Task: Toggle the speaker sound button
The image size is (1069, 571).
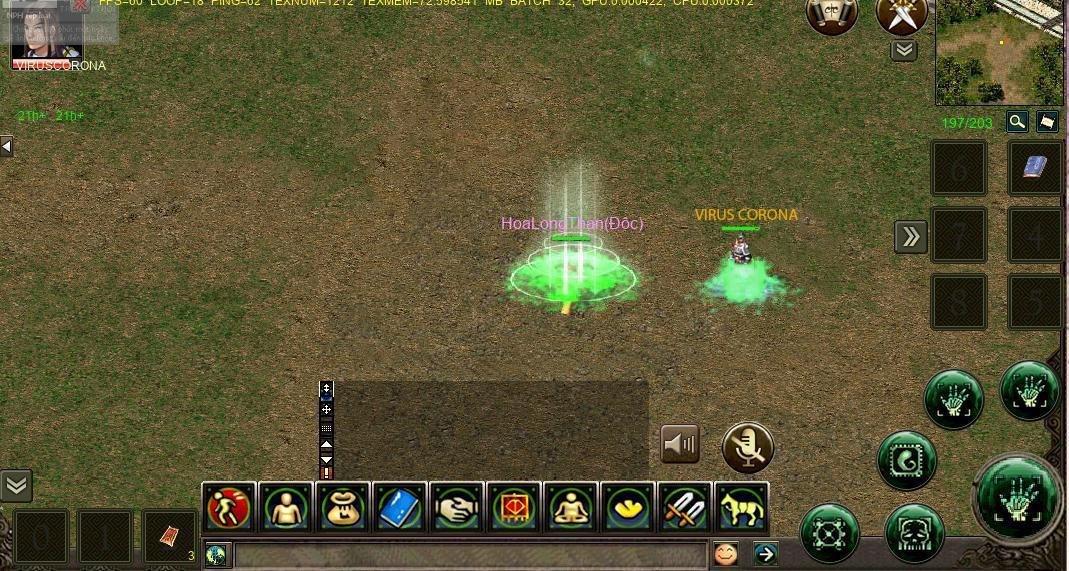Action: [680, 444]
